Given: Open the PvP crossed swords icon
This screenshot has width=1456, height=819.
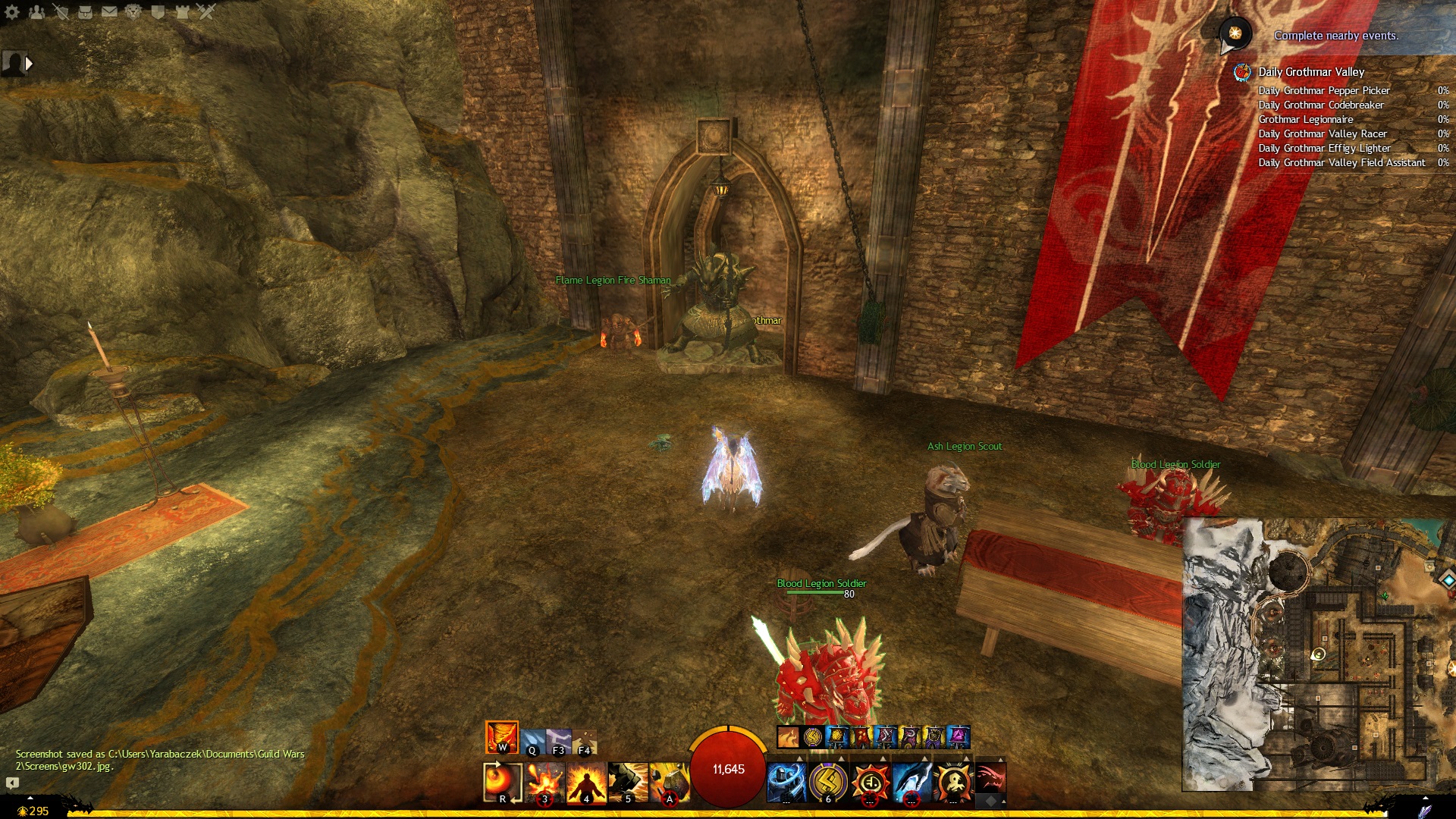Looking at the screenshot, I should click(206, 12).
